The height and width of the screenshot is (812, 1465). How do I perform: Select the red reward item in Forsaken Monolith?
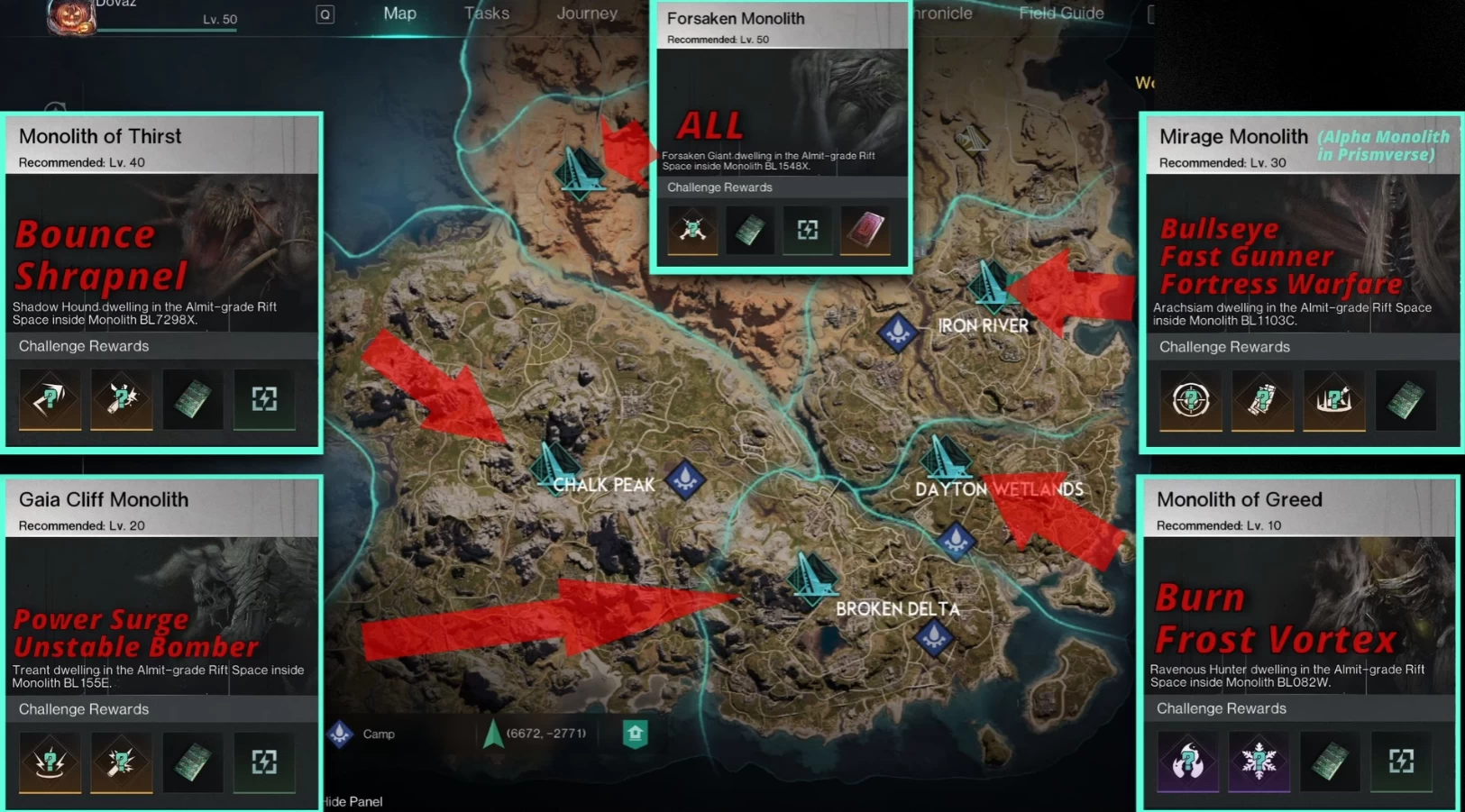(x=865, y=230)
